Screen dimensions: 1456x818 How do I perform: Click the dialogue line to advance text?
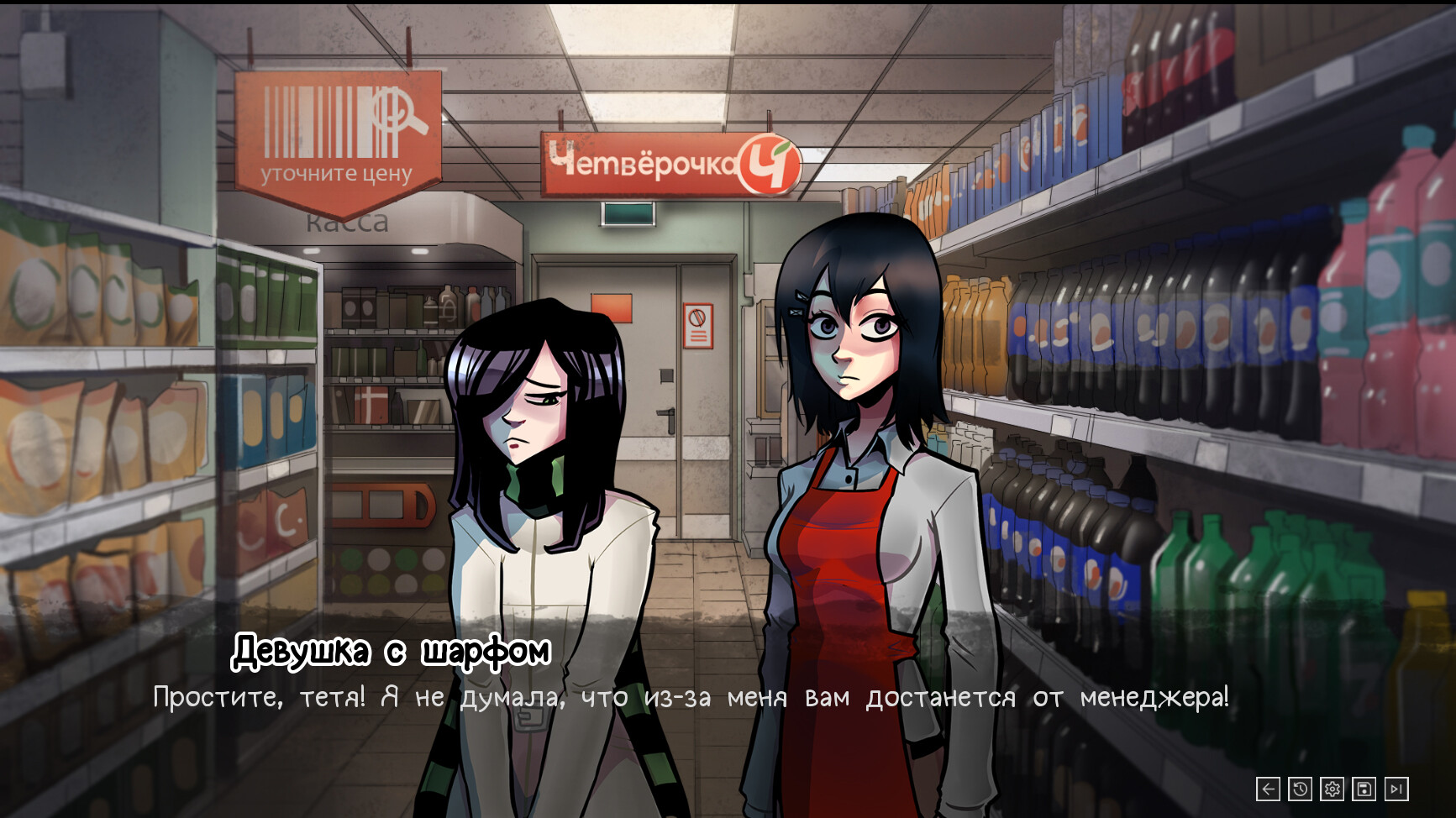pyautogui.click(x=691, y=697)
